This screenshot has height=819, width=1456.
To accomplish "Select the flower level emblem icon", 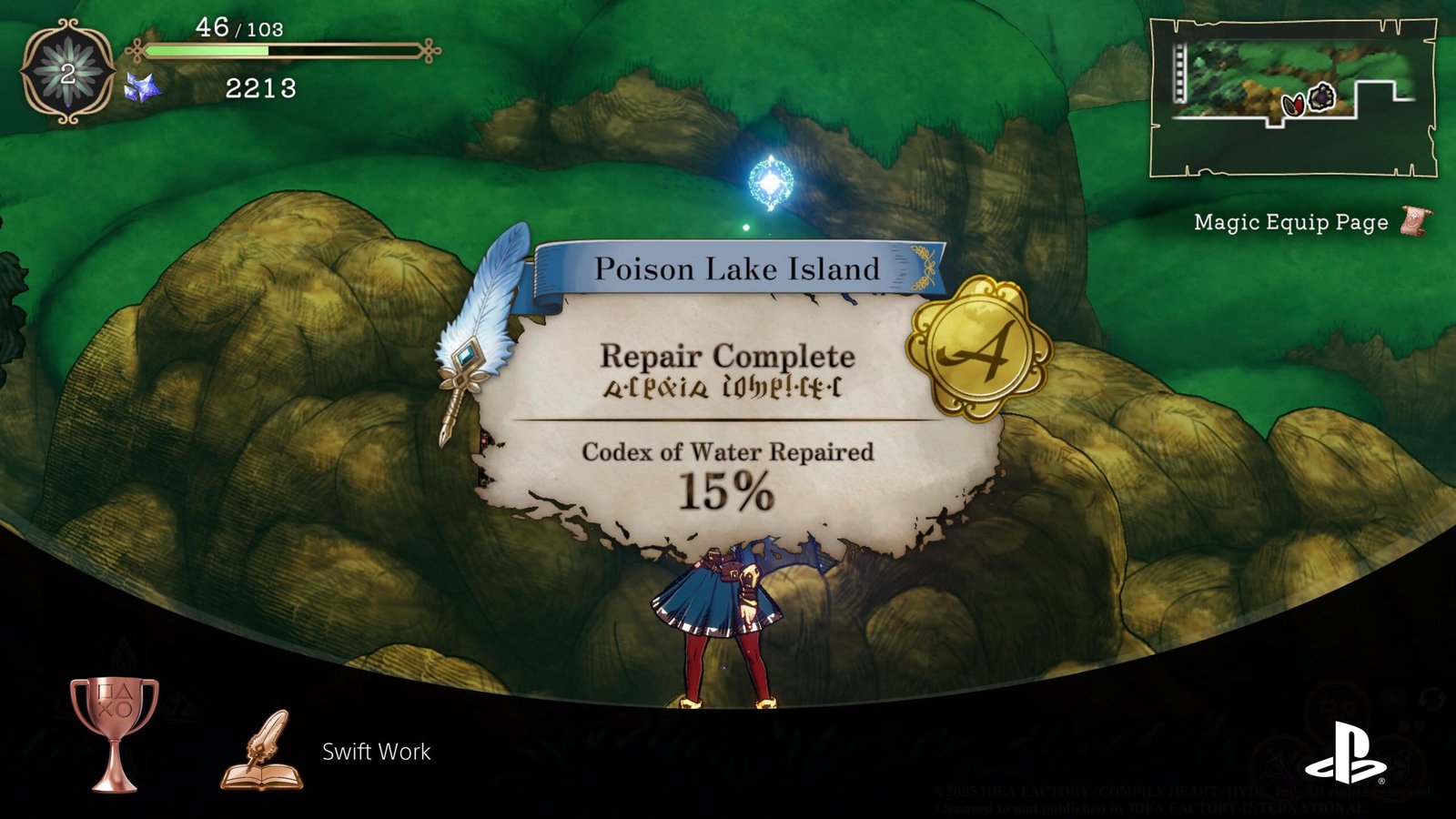I will (x=68, y=73).
